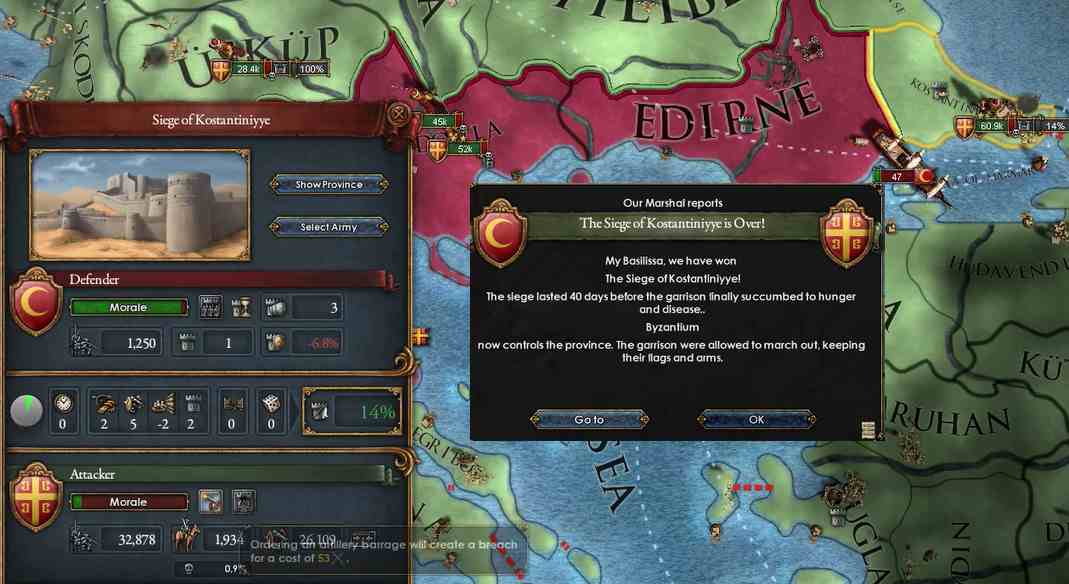This screenshot has height=584, width=1069.
Task: Choose Go to in the Marshal report
Action: point(589,420)
